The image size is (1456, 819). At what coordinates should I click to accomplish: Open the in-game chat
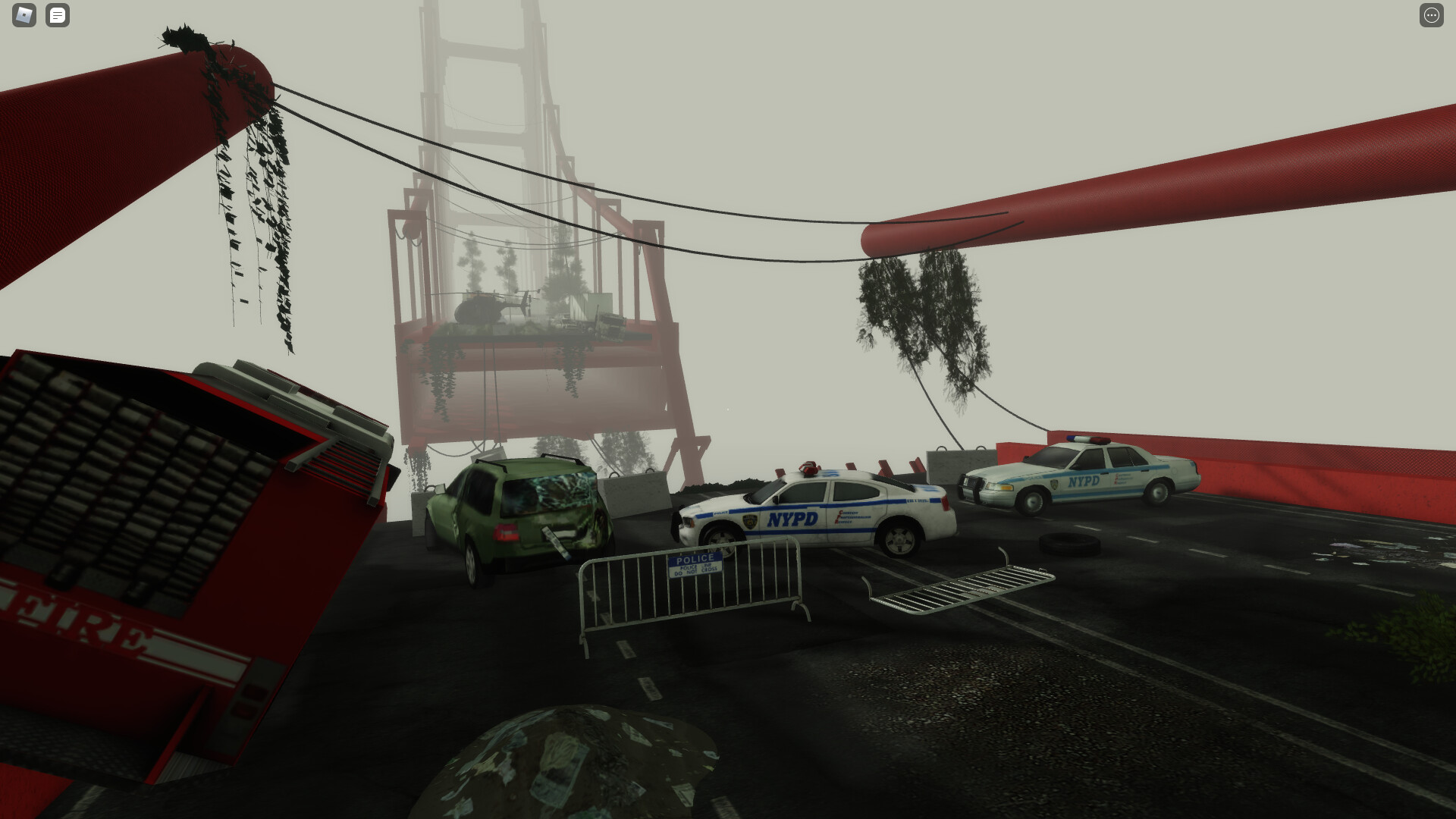58,15
